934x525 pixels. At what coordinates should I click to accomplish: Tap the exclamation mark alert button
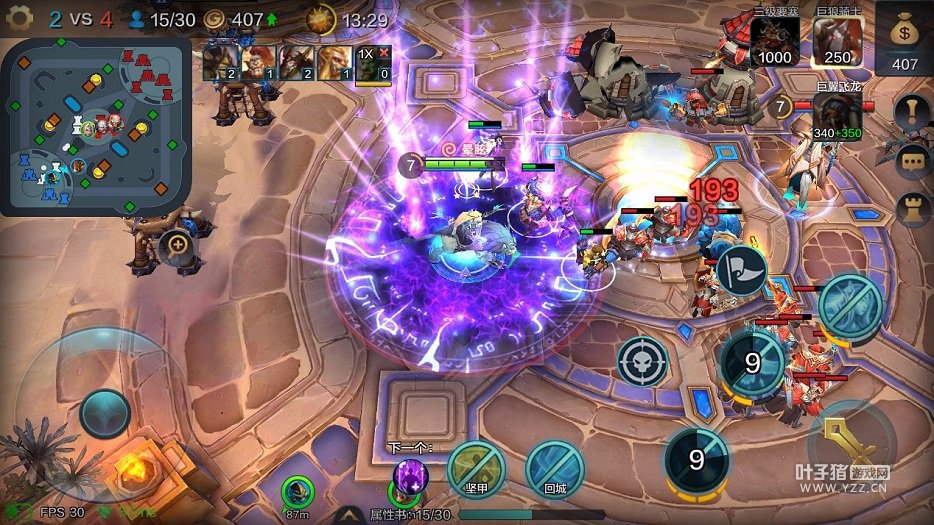coord(912,111)
